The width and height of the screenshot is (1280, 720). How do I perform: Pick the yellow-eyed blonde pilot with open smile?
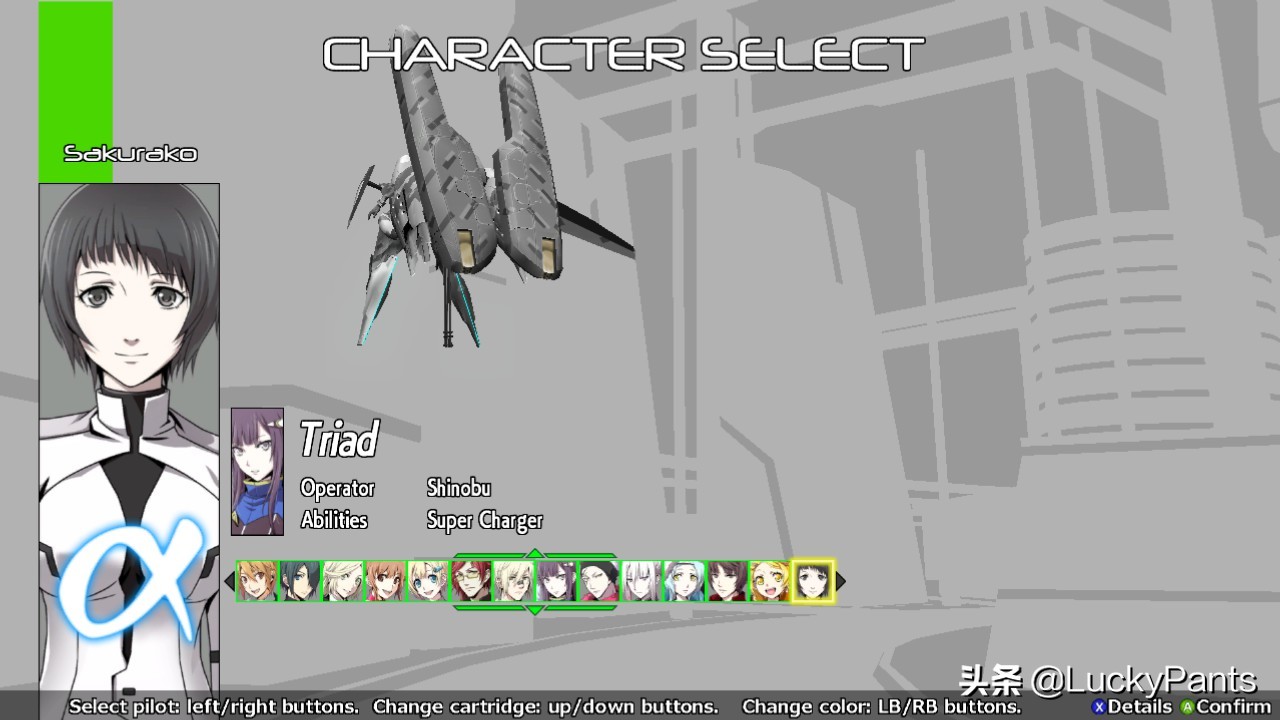click(x=769, y=581)
